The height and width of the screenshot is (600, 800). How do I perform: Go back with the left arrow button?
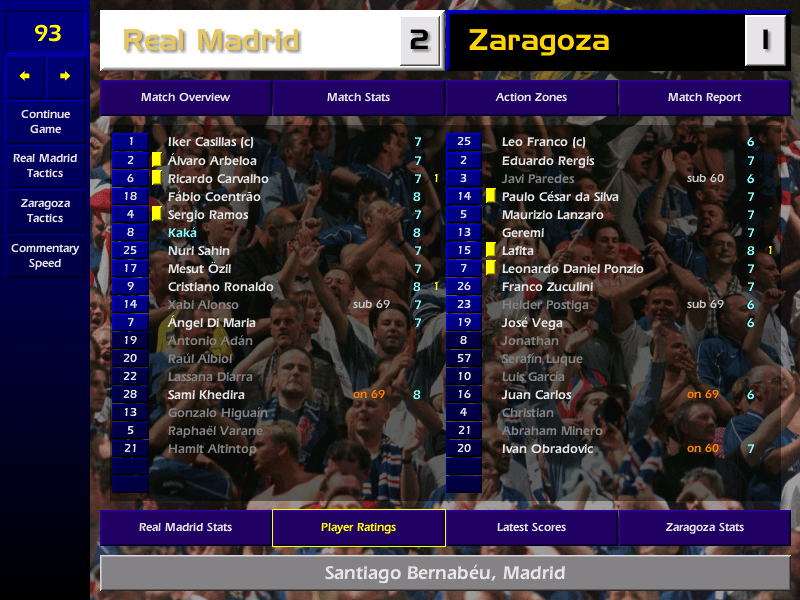(x=25, y=76)
